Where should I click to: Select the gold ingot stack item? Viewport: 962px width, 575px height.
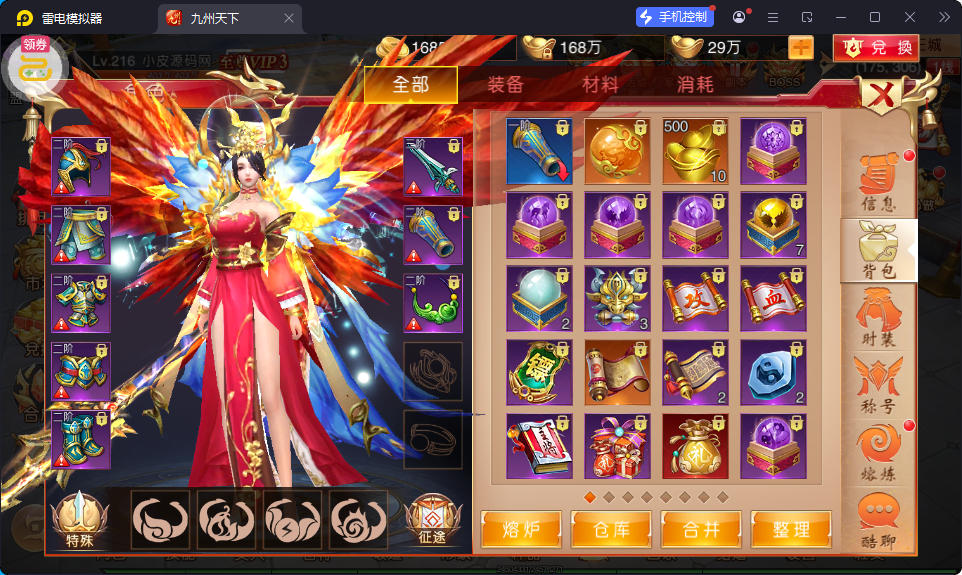695,151
